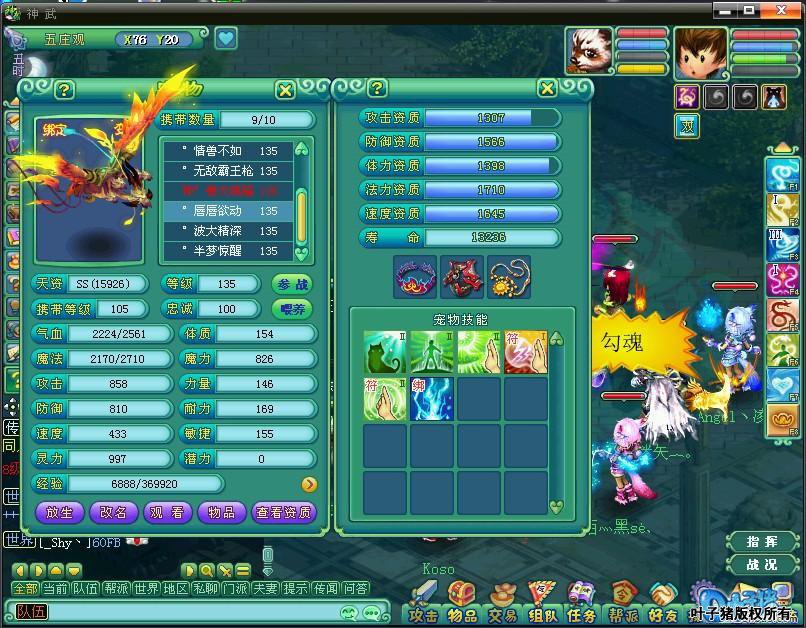This screenshot has width=806, height=628.
Task: Switch chat to the 世界 channel tab
Action: pos(146,589)
